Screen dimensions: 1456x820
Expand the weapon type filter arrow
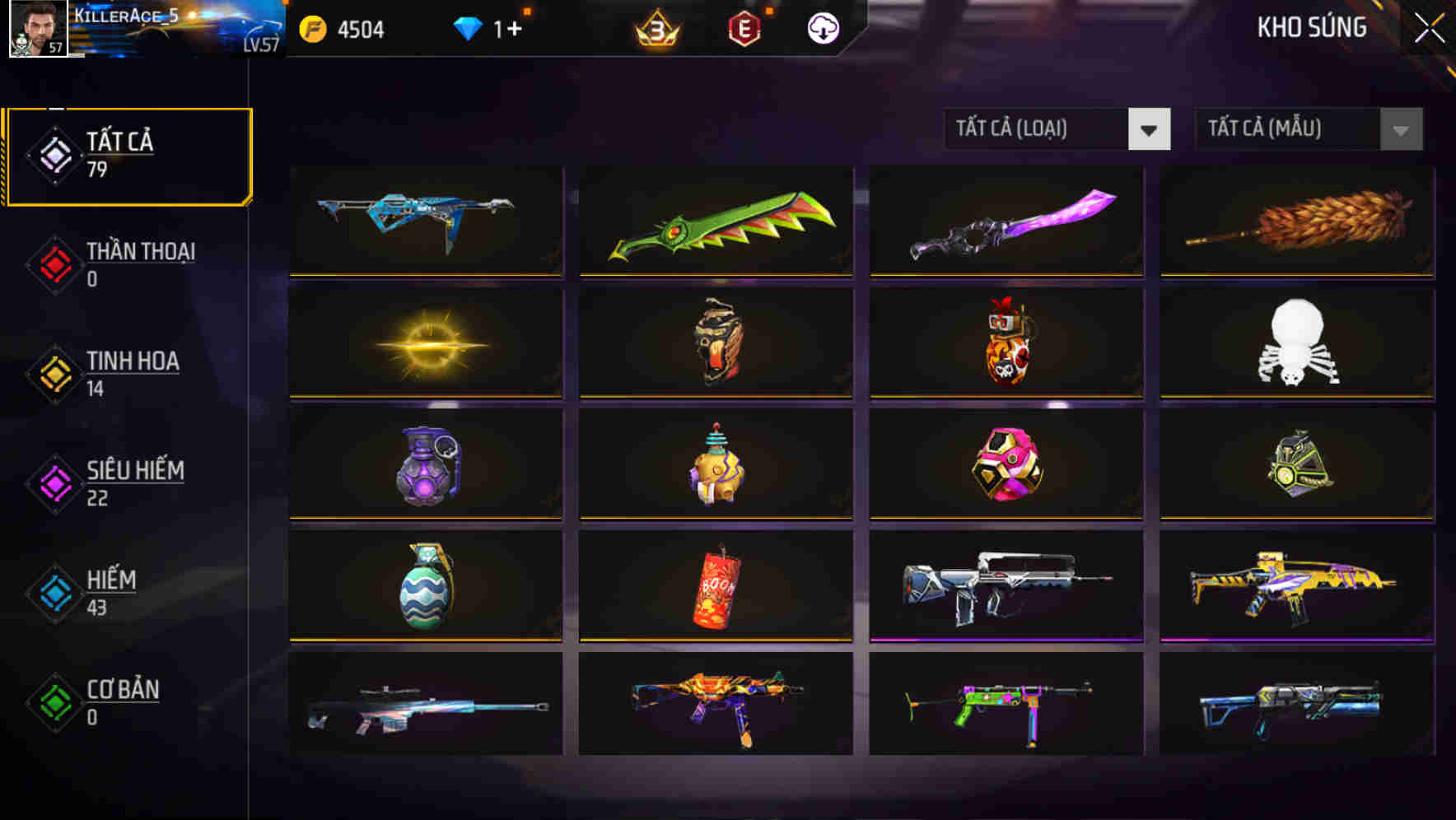[1150, 129]
